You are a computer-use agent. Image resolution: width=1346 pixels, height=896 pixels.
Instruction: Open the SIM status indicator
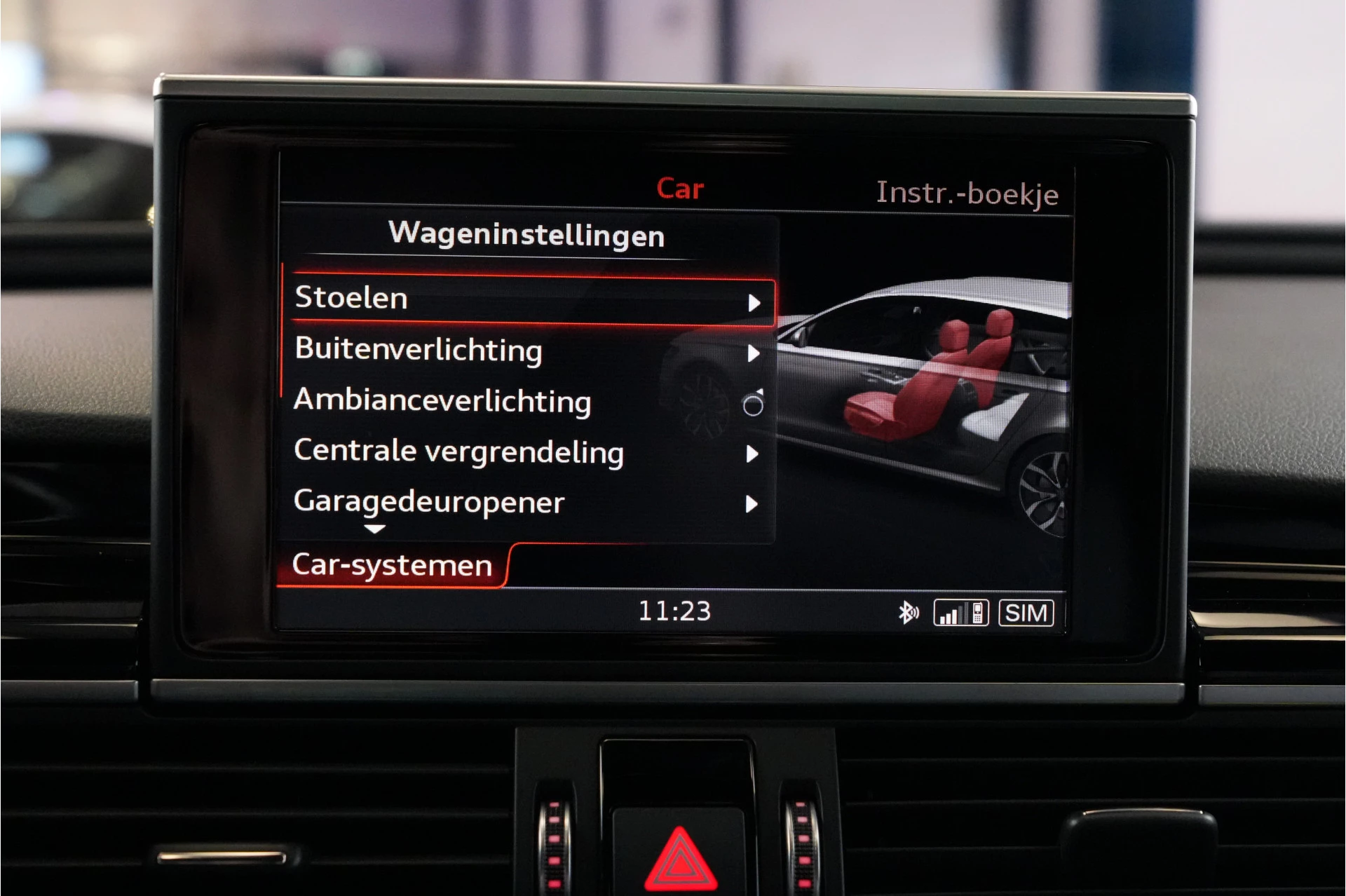pos(1025,612)
